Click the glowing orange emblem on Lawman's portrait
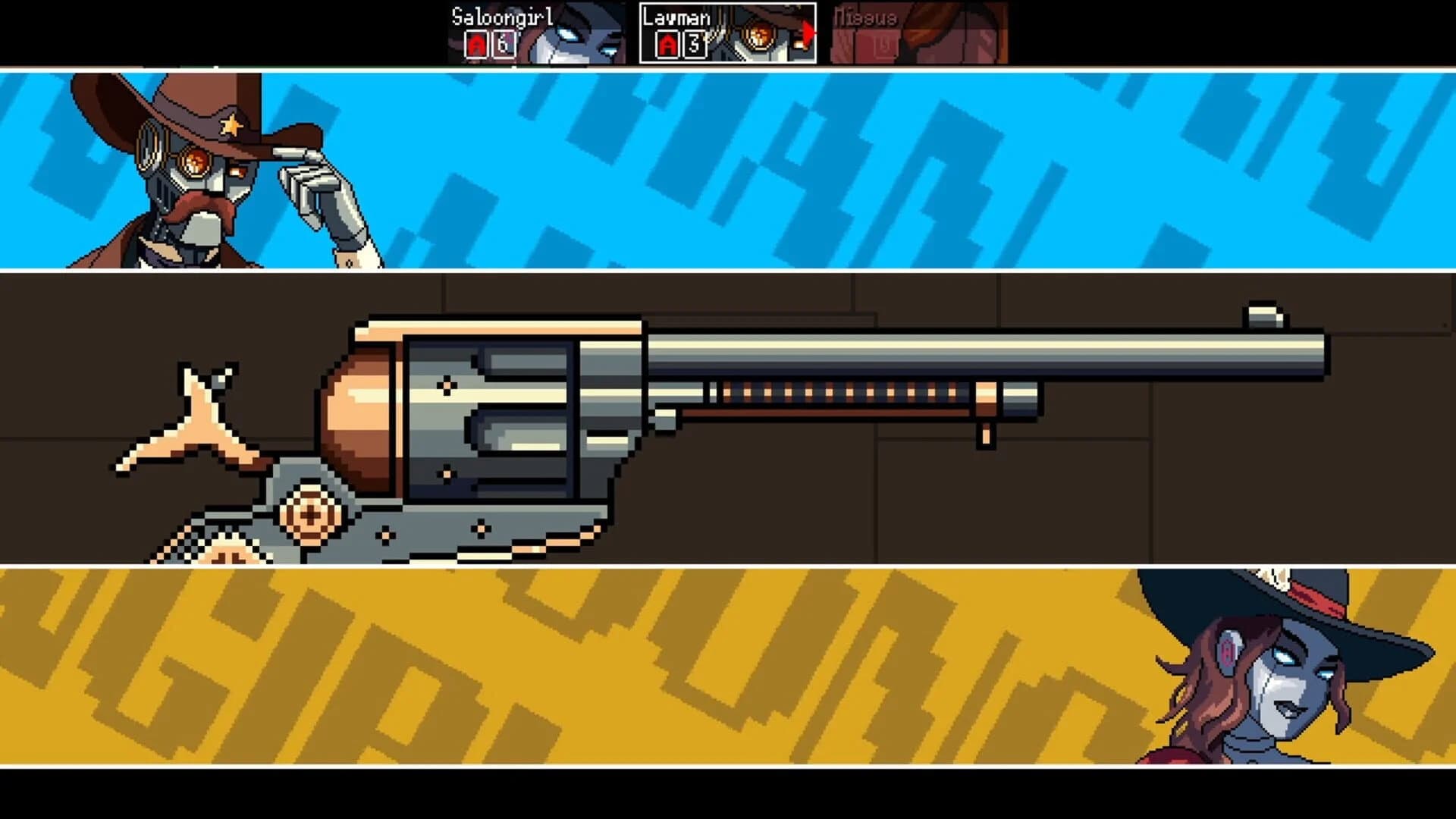 pyautogui.click(x=758, y=35)
